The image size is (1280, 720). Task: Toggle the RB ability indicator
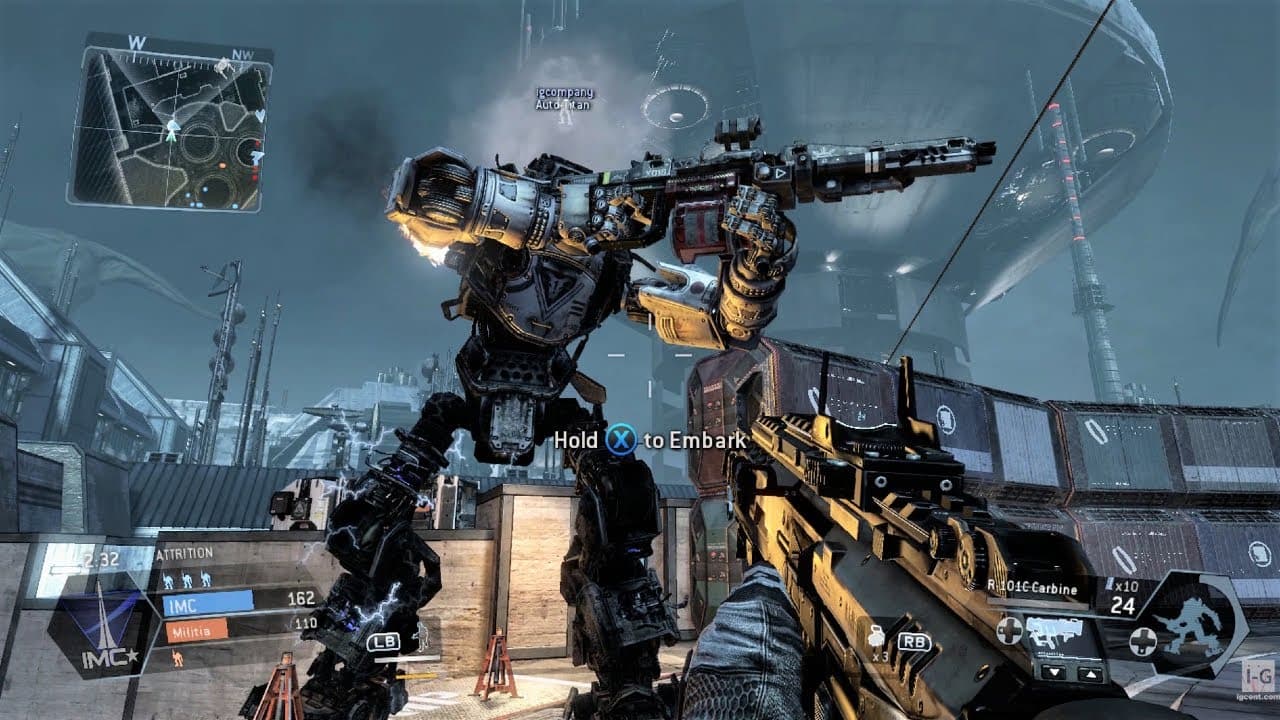[915, 641]
